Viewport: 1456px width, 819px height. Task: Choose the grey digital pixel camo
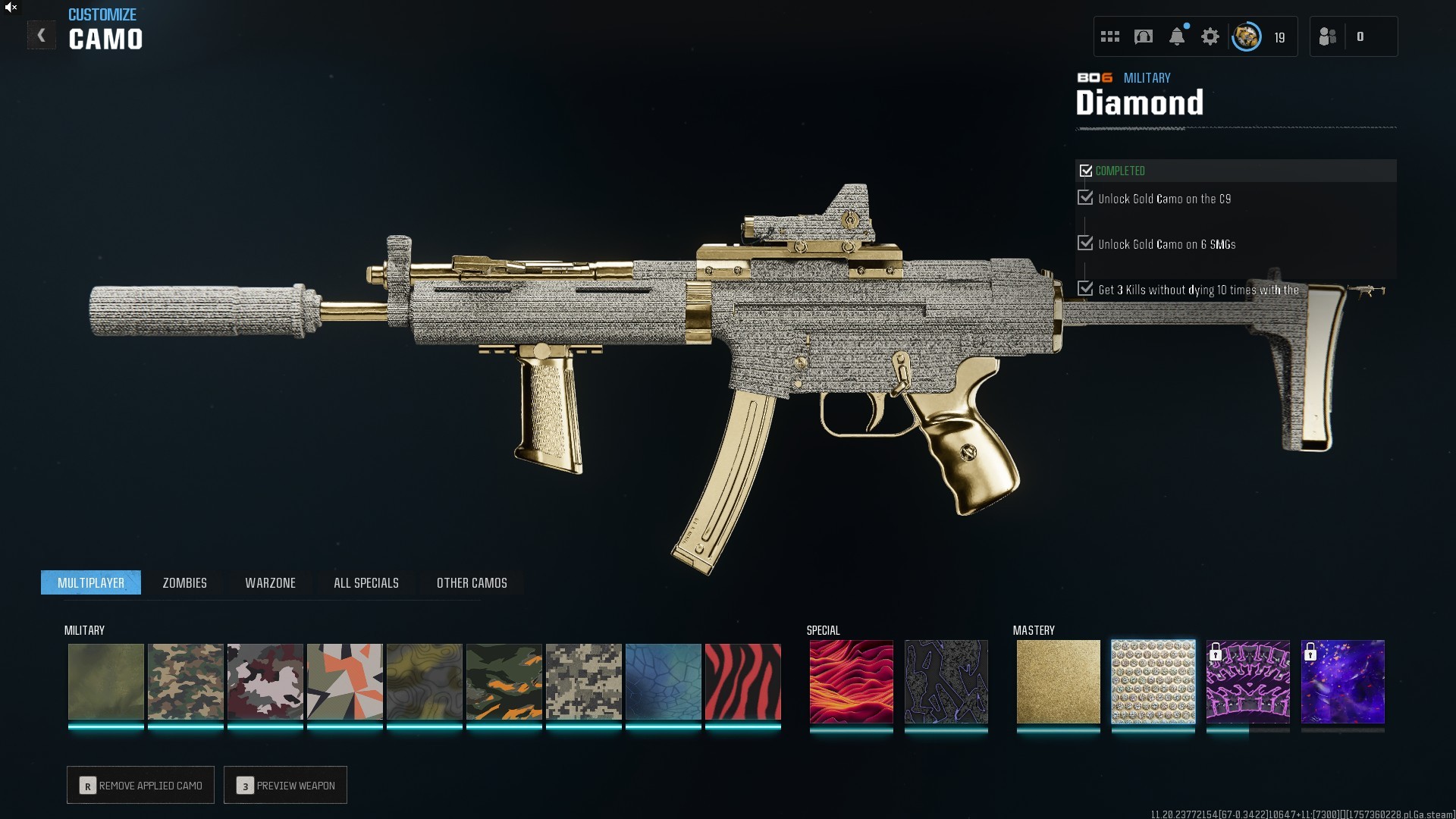click(583, 681)
